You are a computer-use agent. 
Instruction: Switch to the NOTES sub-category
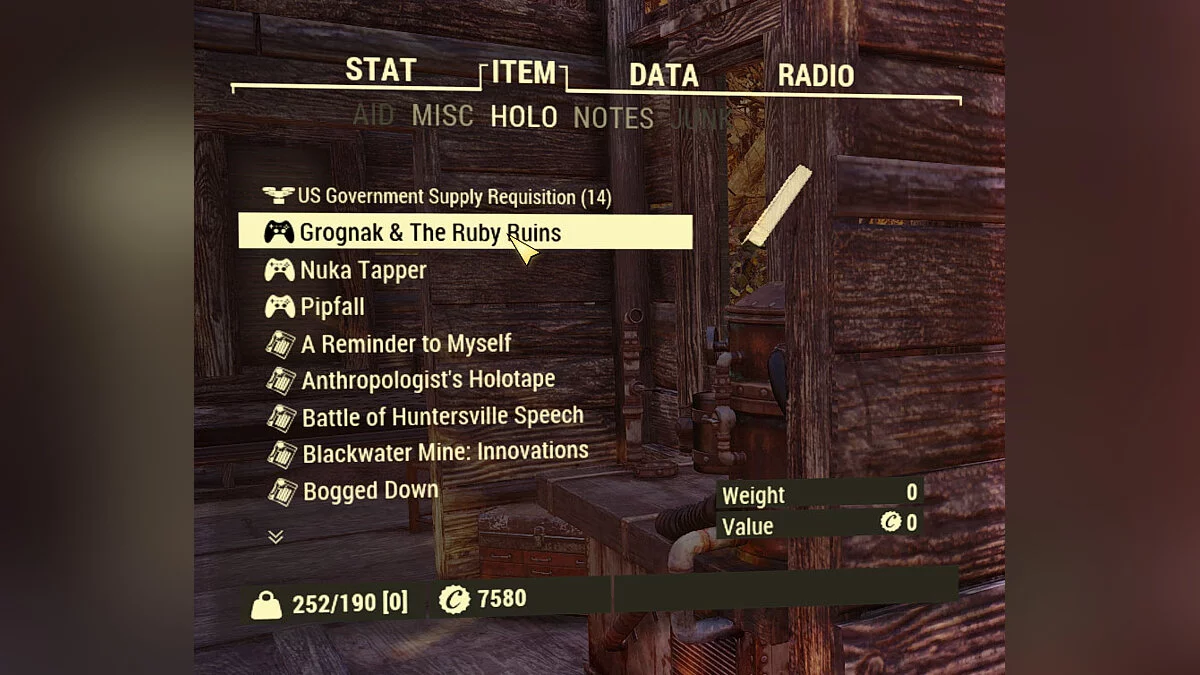coord(613,119)
